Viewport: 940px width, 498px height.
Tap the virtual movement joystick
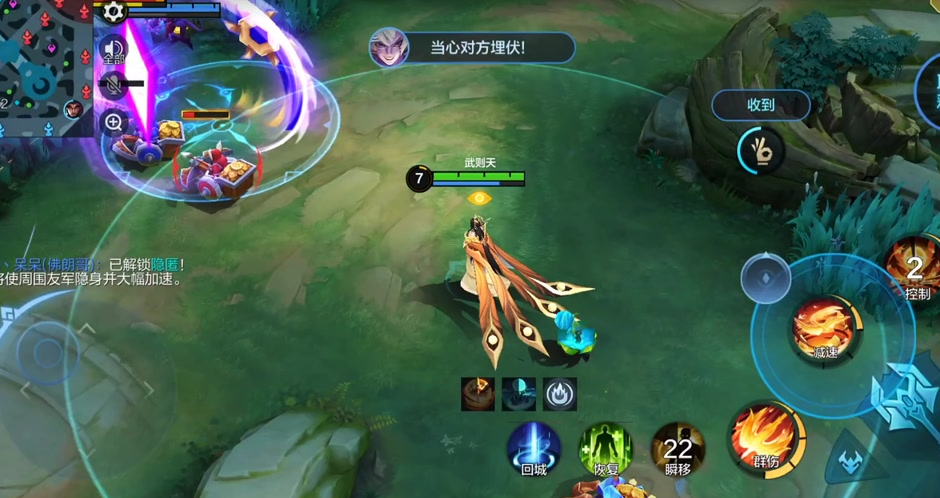47,352
